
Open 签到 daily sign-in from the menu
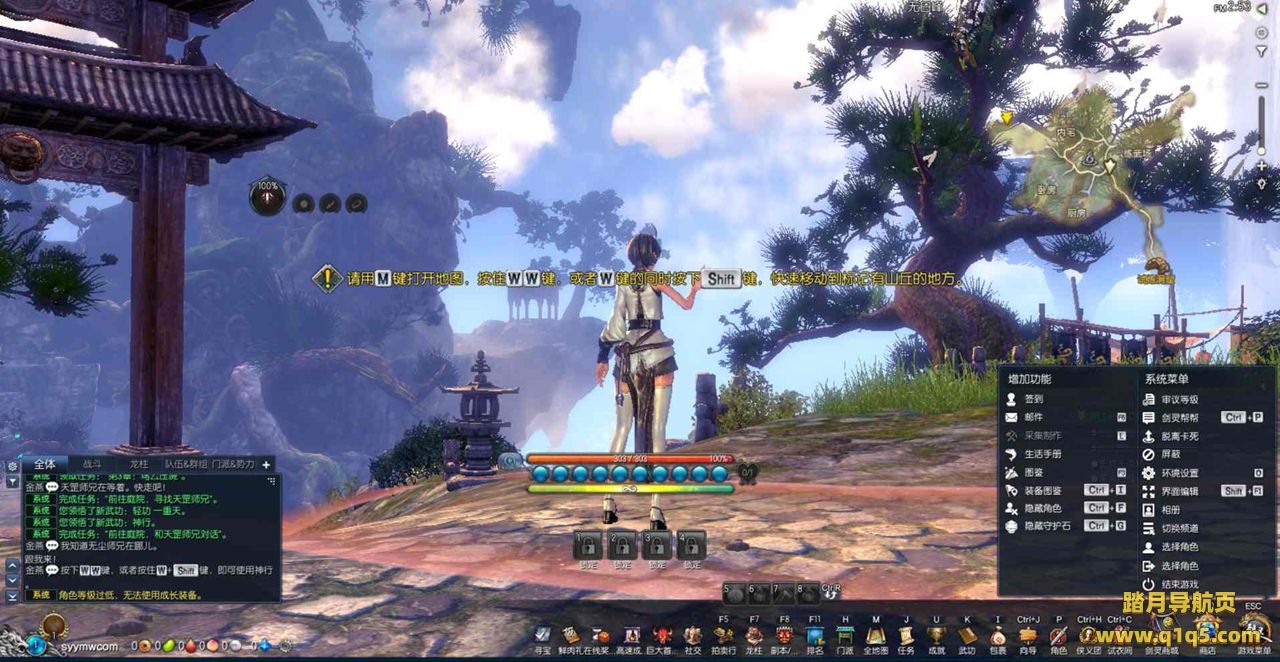coord(1034,399)
